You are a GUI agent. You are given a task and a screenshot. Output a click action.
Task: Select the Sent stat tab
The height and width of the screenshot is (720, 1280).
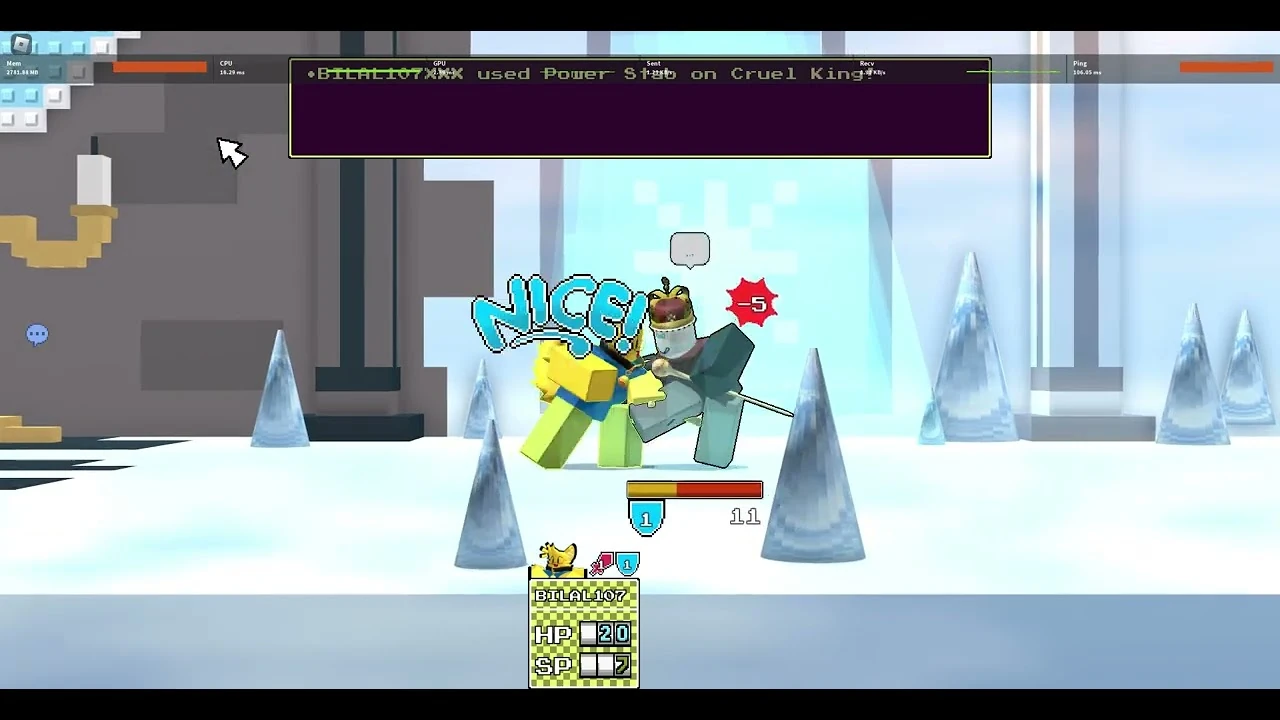653,66
